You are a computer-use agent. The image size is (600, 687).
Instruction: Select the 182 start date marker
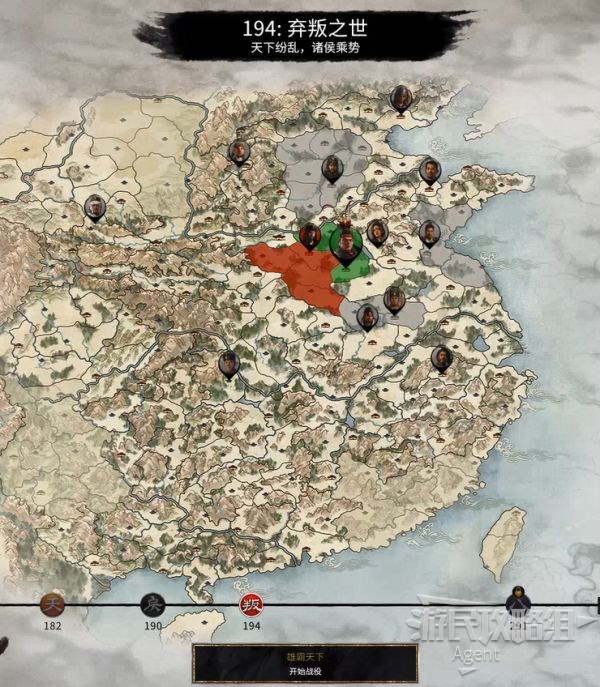[51, 604]
